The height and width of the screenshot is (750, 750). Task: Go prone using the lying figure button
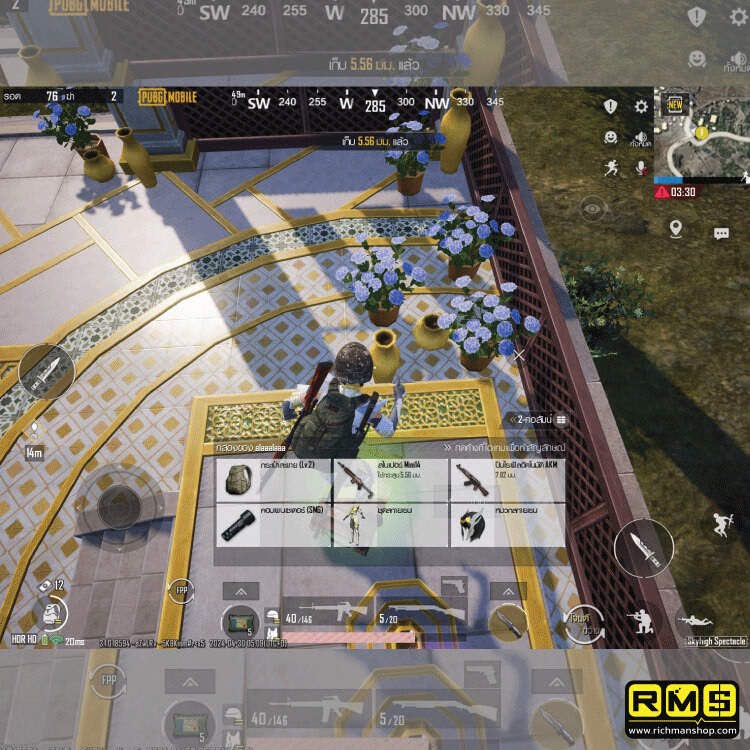click(x=697, y=621)
